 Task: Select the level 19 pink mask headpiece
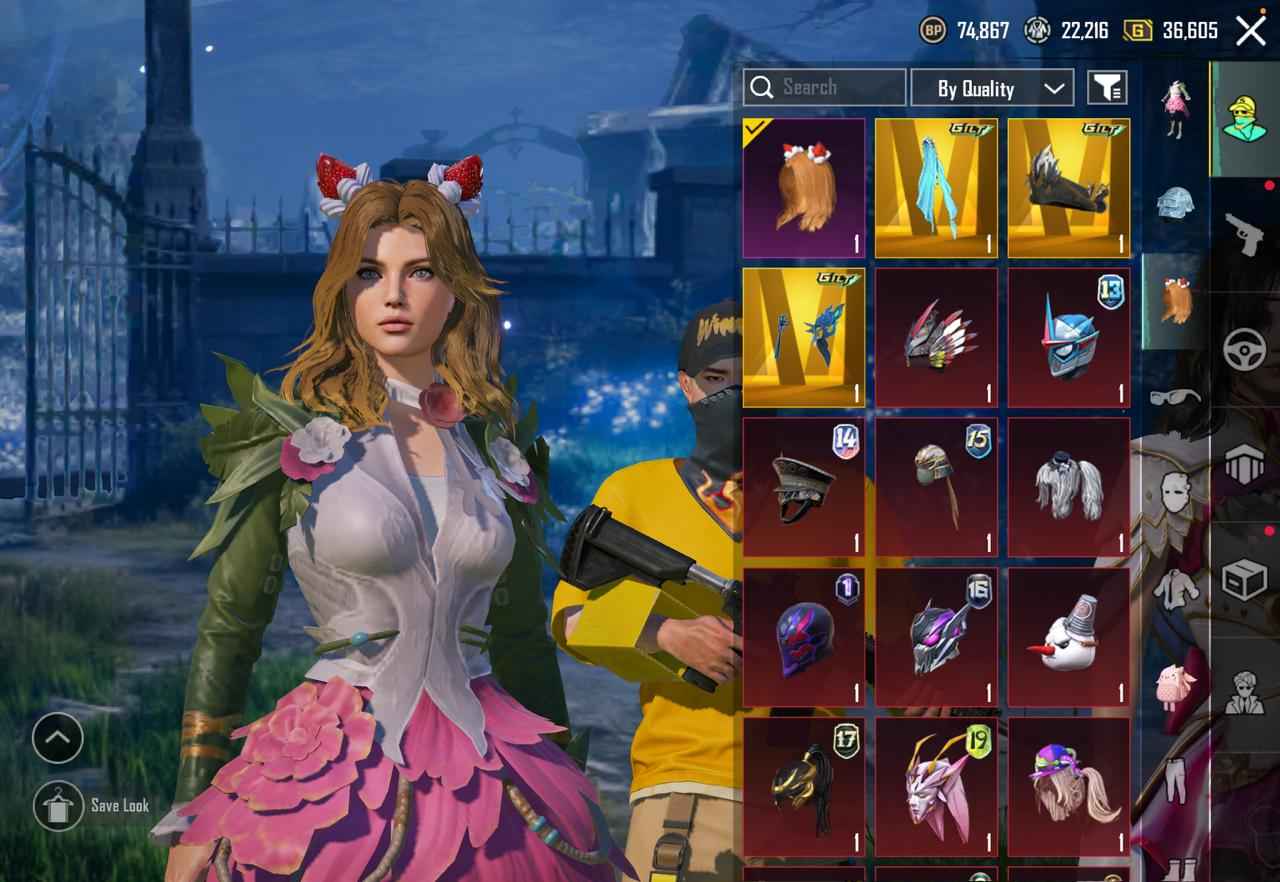tap(936, 785)
